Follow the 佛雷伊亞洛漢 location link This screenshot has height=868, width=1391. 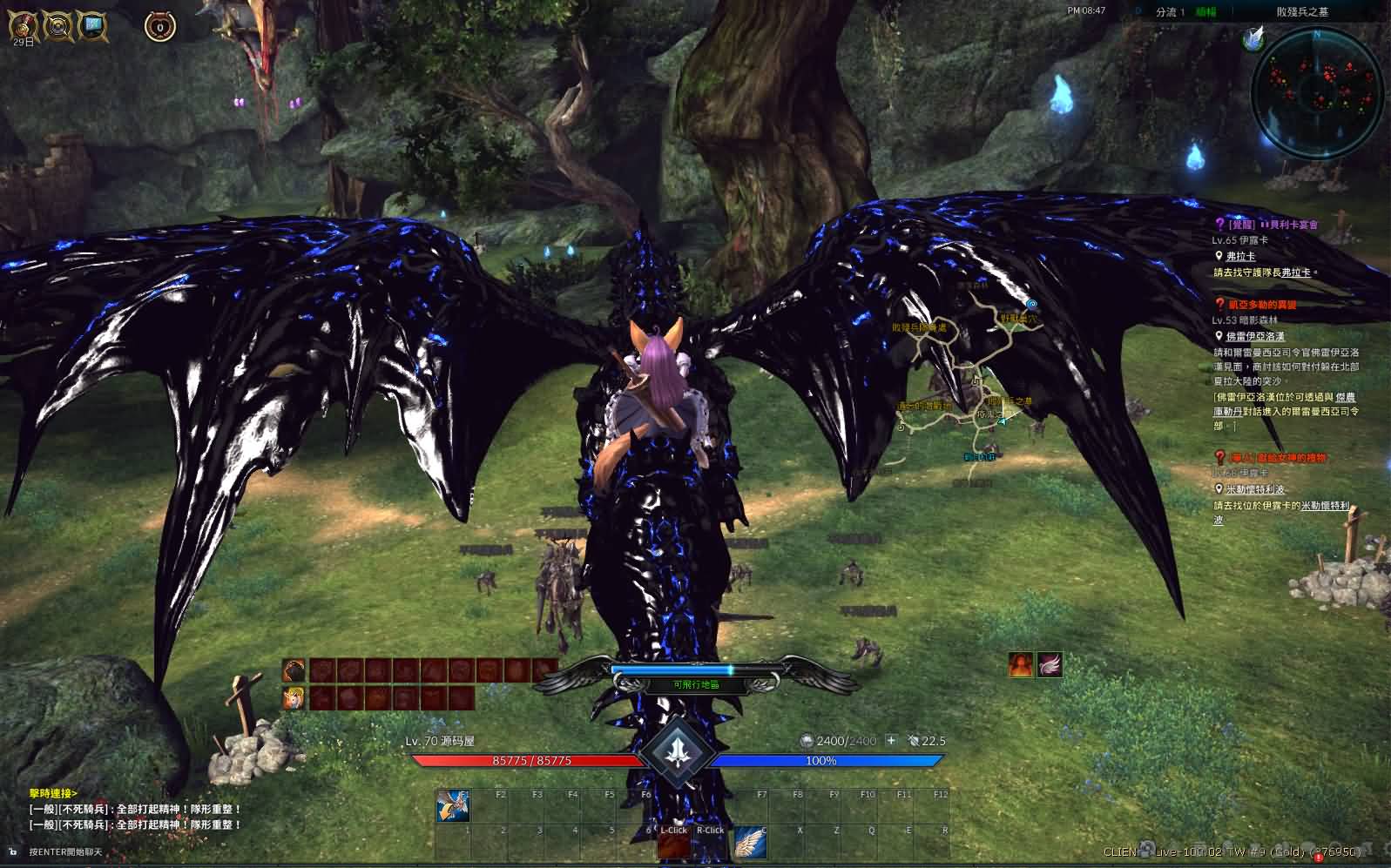pyautogui.click(x=1255, y=336)
